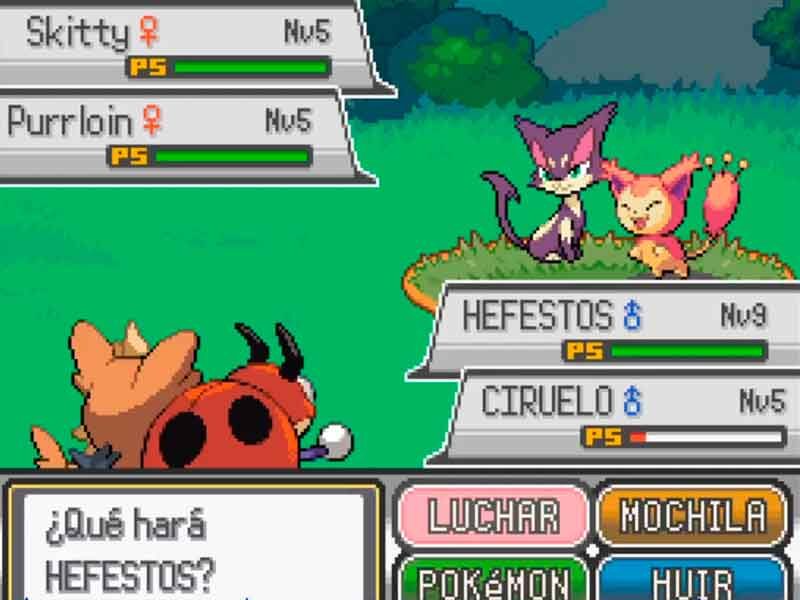This screenshot has height=600, width=800.
Task: Open the MOCHILA bag menu
Action: click(692, 516)
